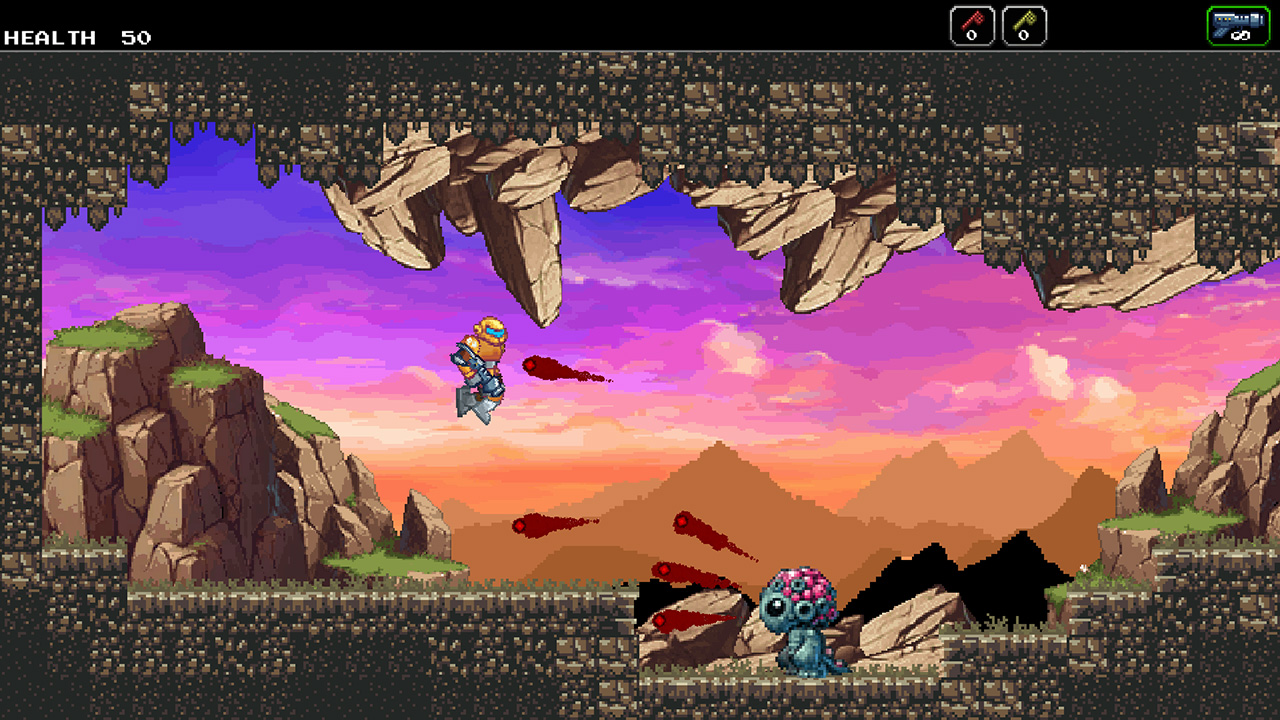Click the yellow key pictogram inside its slot
1280x720 pixels.
click(x=1022, y=18)
